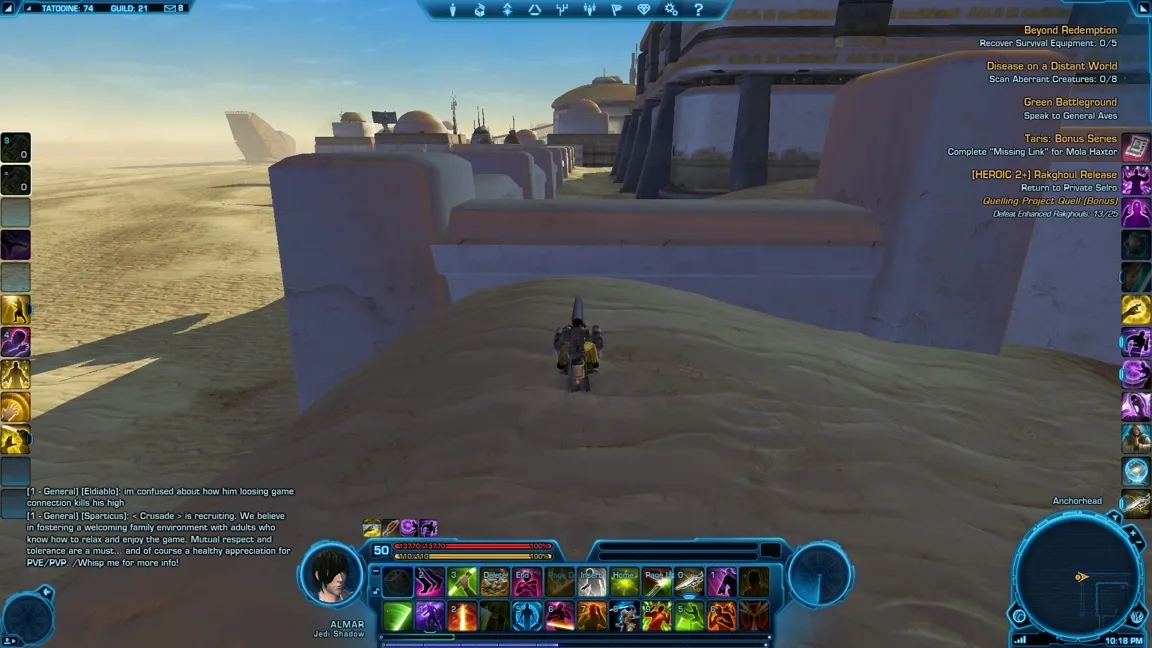
Task: Open the character sheet from top menu
Action: click(453, 10)
